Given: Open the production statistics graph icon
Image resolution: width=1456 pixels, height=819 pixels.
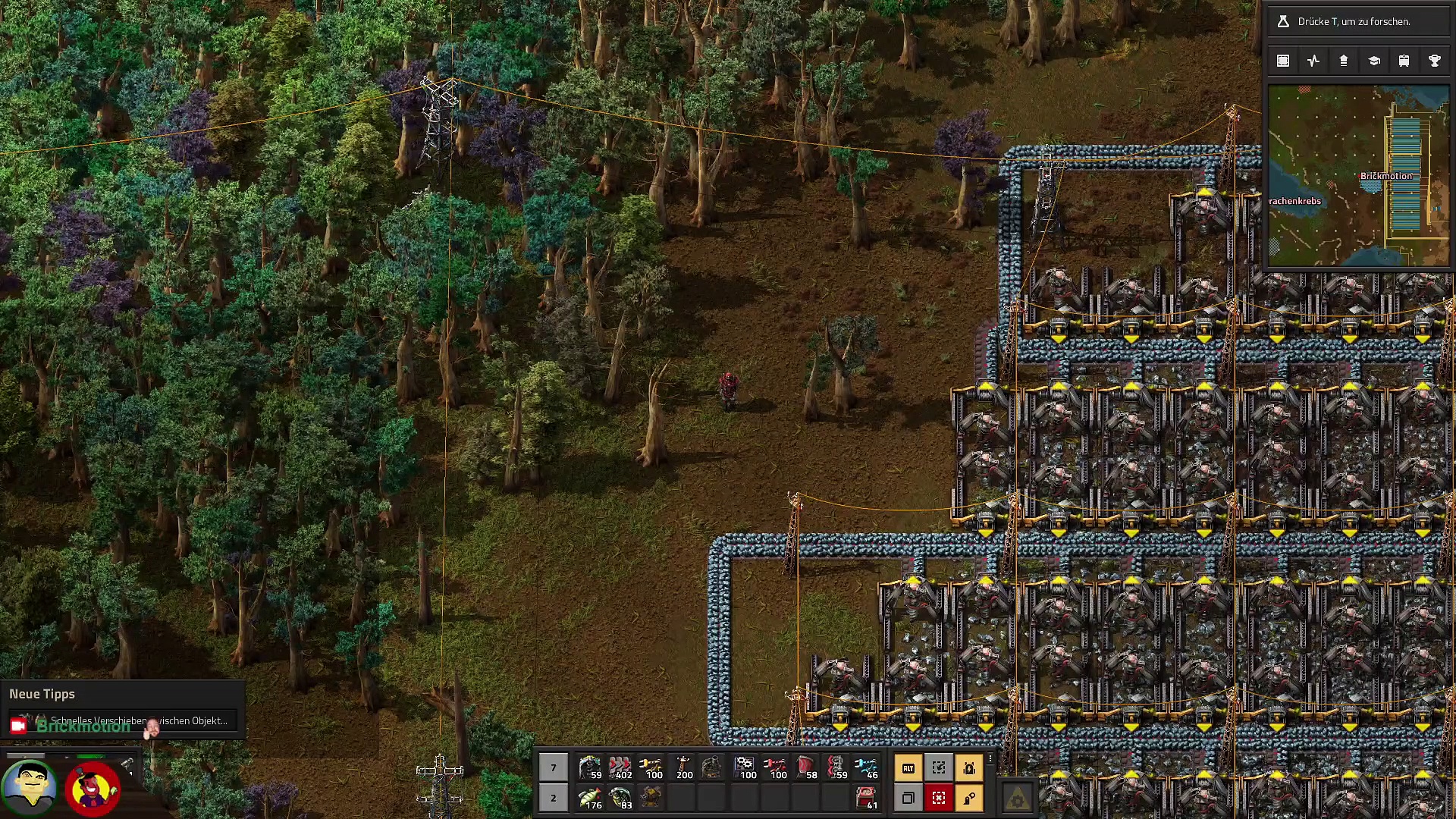Looking at the screenshot, I should tap(1313, 61).
